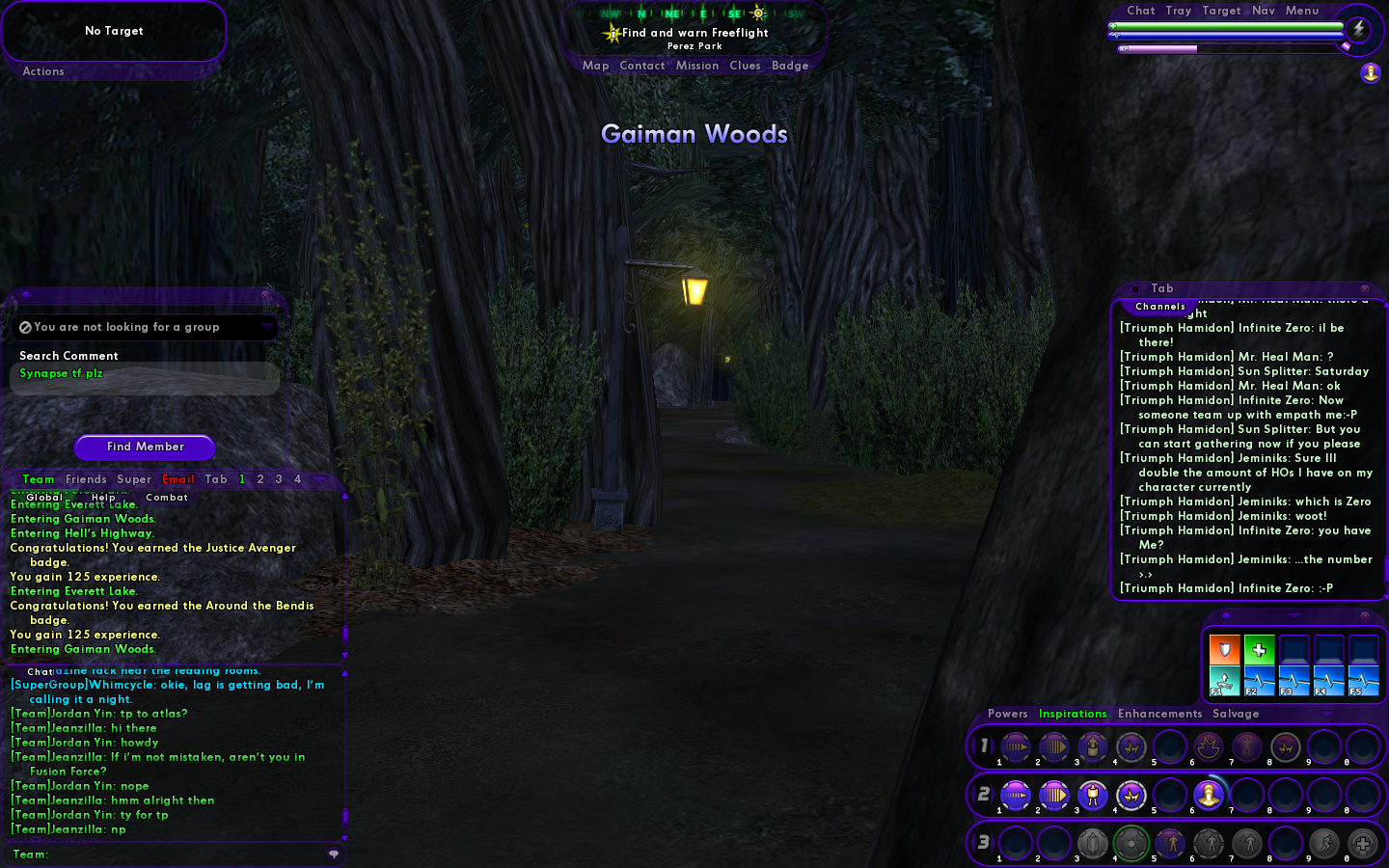Open the Nav window from top bar

(x=1264, y=11)
